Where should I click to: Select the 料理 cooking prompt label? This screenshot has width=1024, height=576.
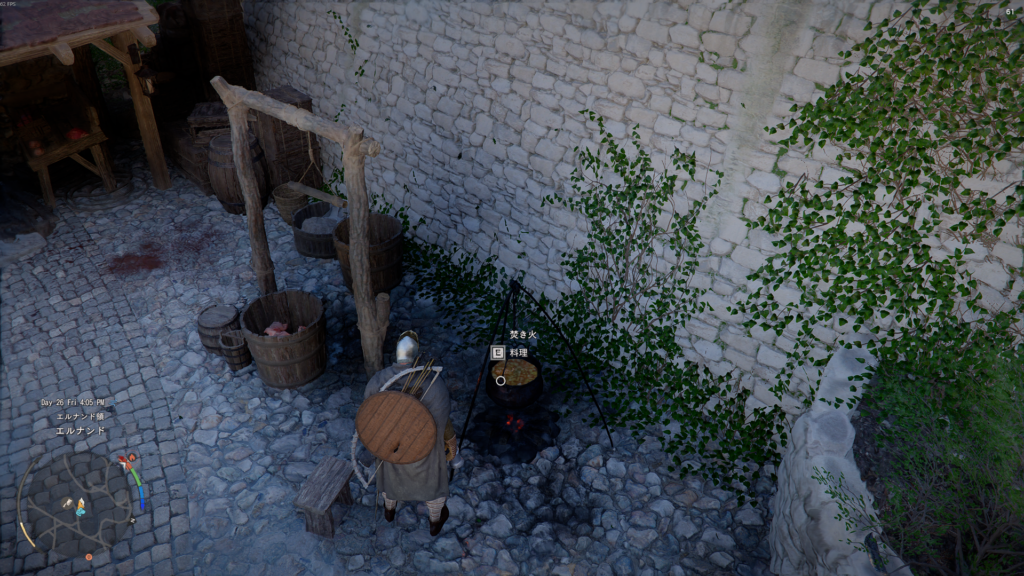coord(518,352)
